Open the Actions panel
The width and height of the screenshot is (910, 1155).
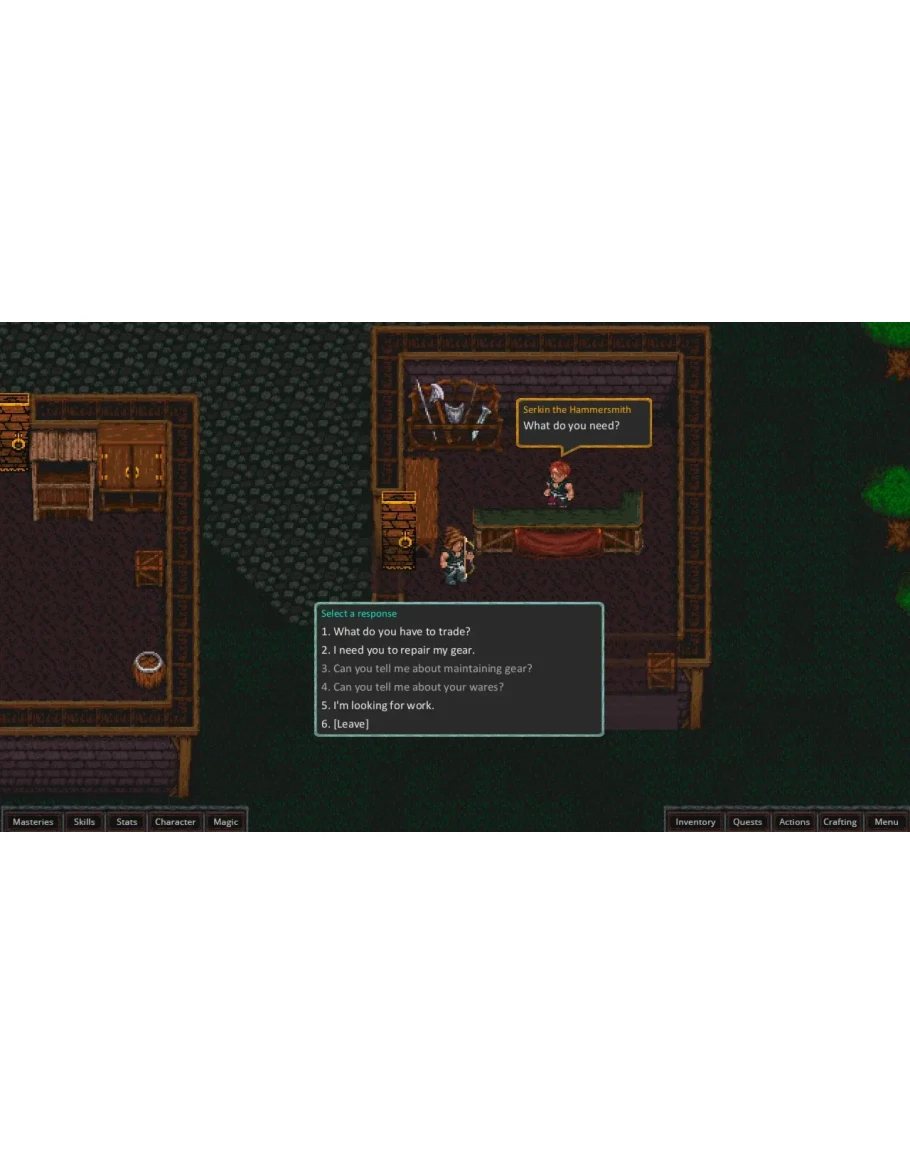(x=795, y=822)
